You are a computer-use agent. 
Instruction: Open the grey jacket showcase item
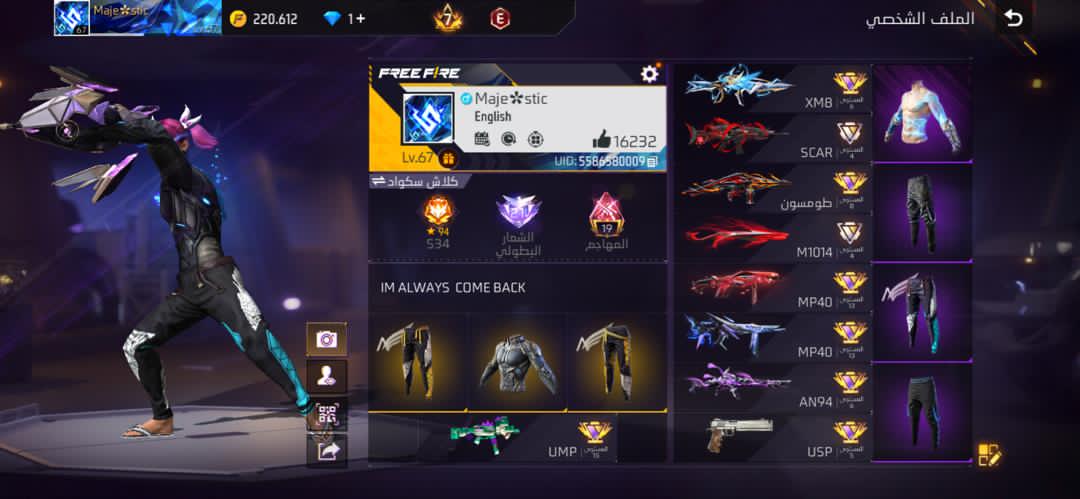tap(517, 362)
